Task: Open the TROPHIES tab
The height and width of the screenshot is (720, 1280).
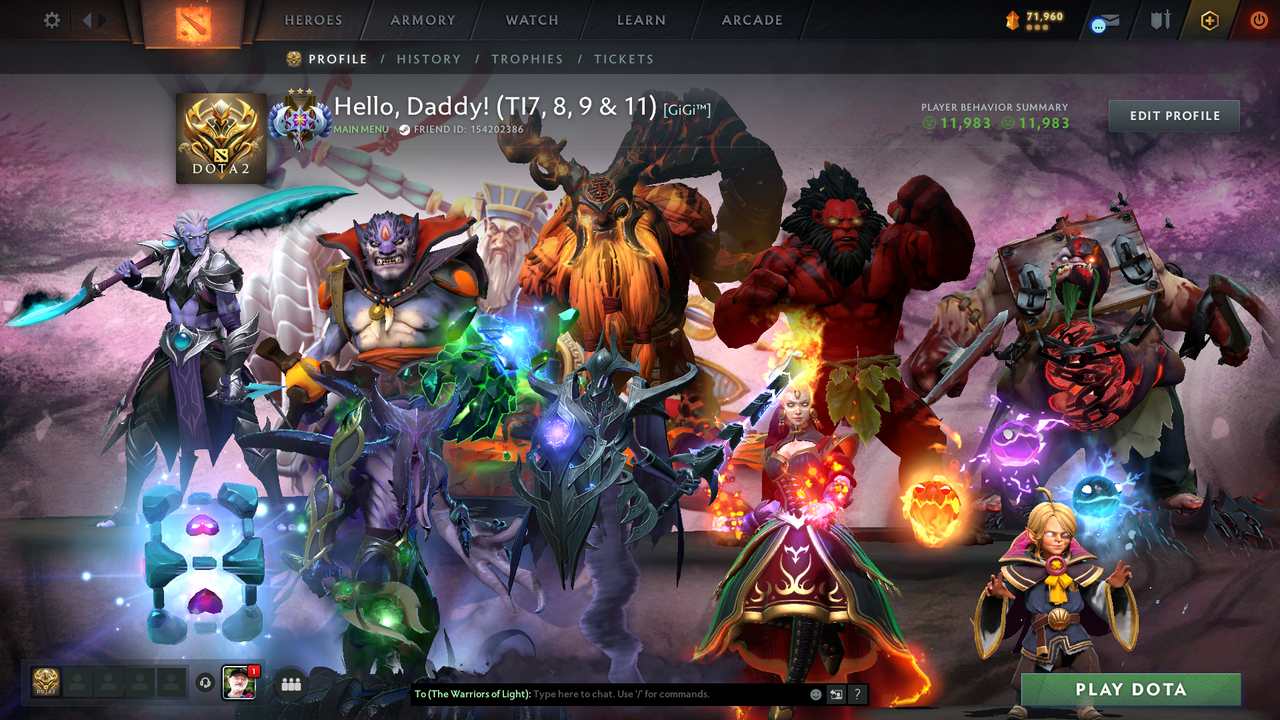Action: [528, 59]
